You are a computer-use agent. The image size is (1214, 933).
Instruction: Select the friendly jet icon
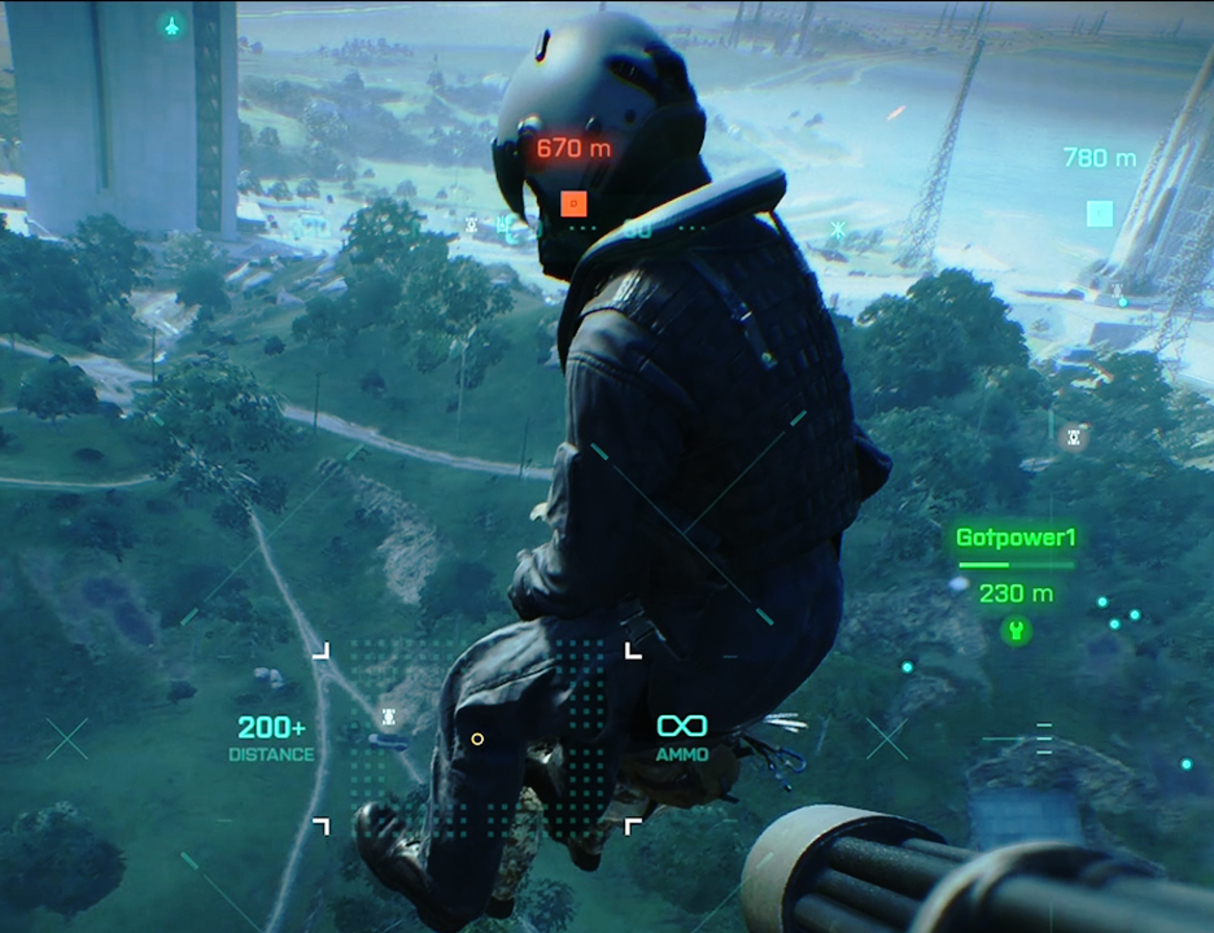coord(172,26)
